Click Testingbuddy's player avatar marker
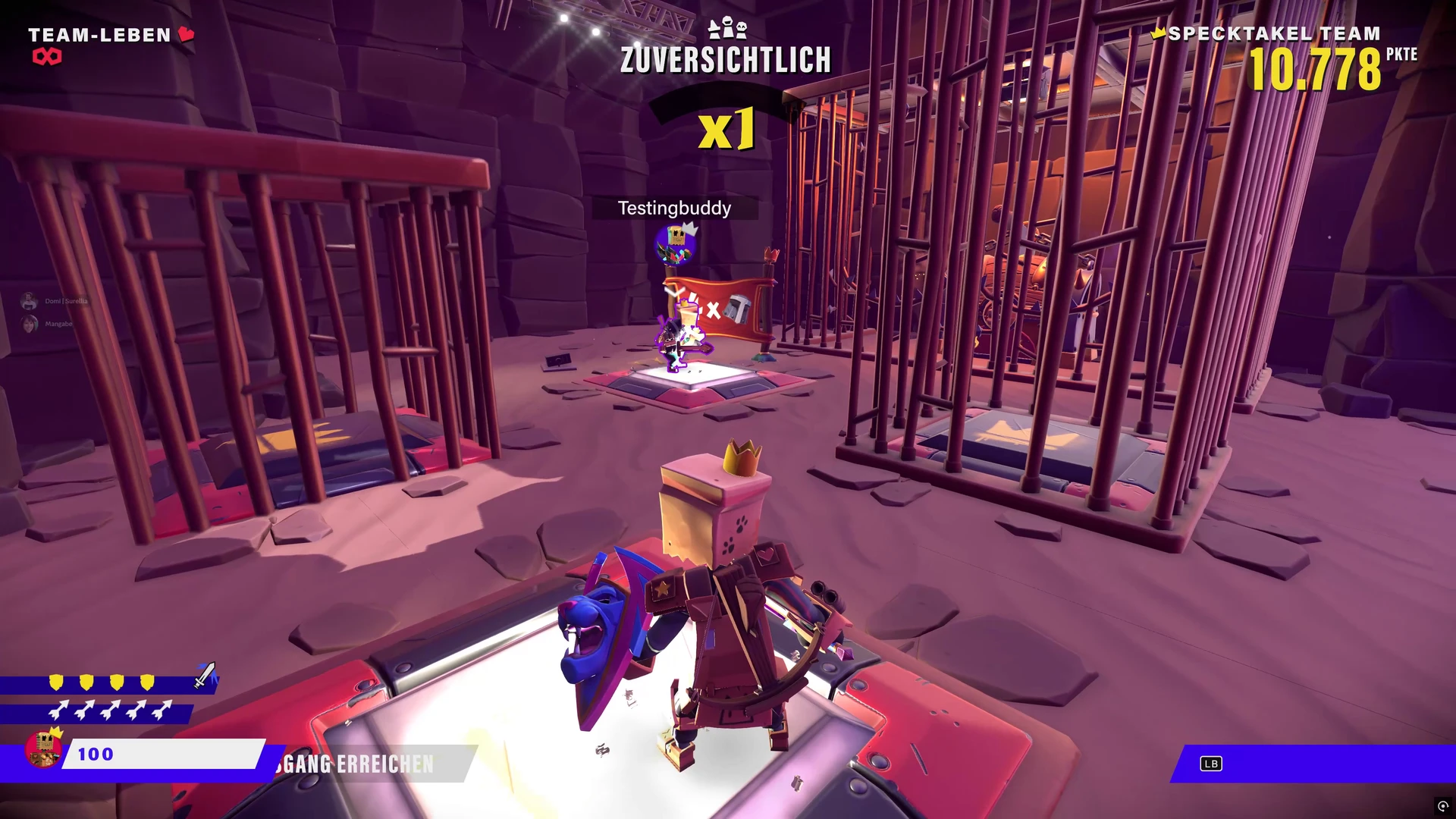This screenshot has width=1456, height=819. (x=675, y=245)
